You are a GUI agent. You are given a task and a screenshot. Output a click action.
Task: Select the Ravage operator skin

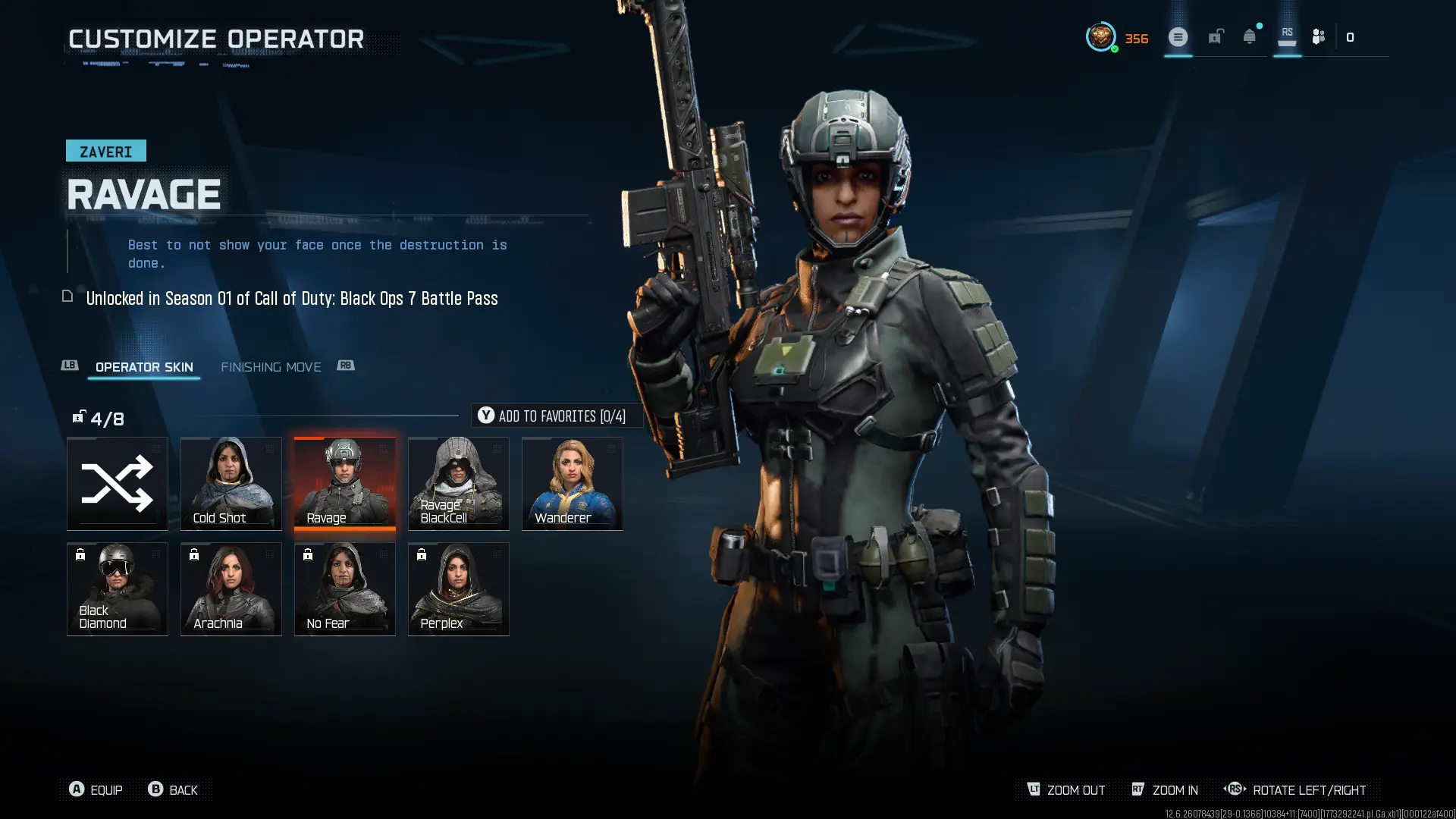345,483
